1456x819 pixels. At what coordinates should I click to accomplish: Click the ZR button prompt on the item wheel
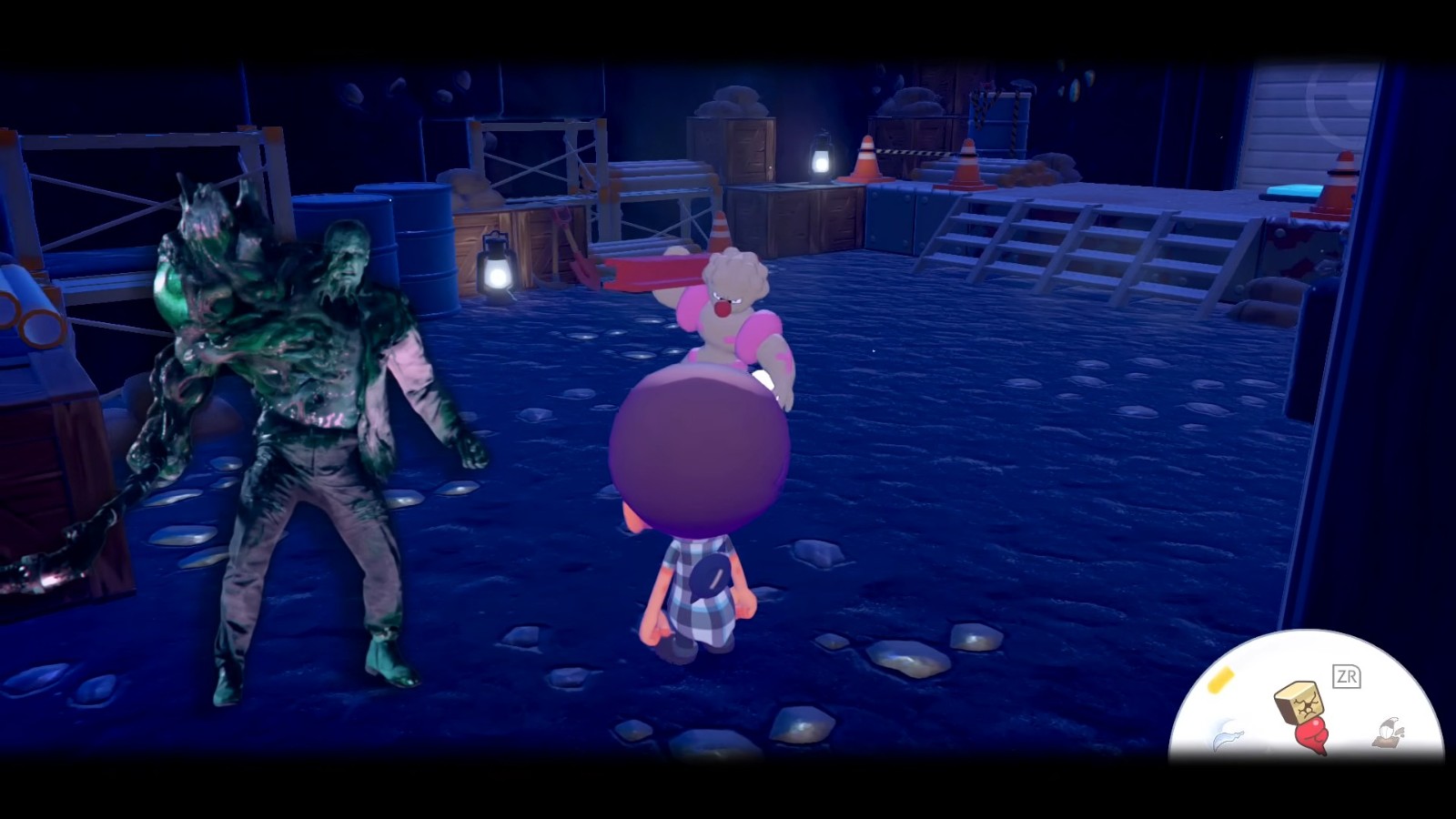pyautogui.click(x=1347, y=676)
